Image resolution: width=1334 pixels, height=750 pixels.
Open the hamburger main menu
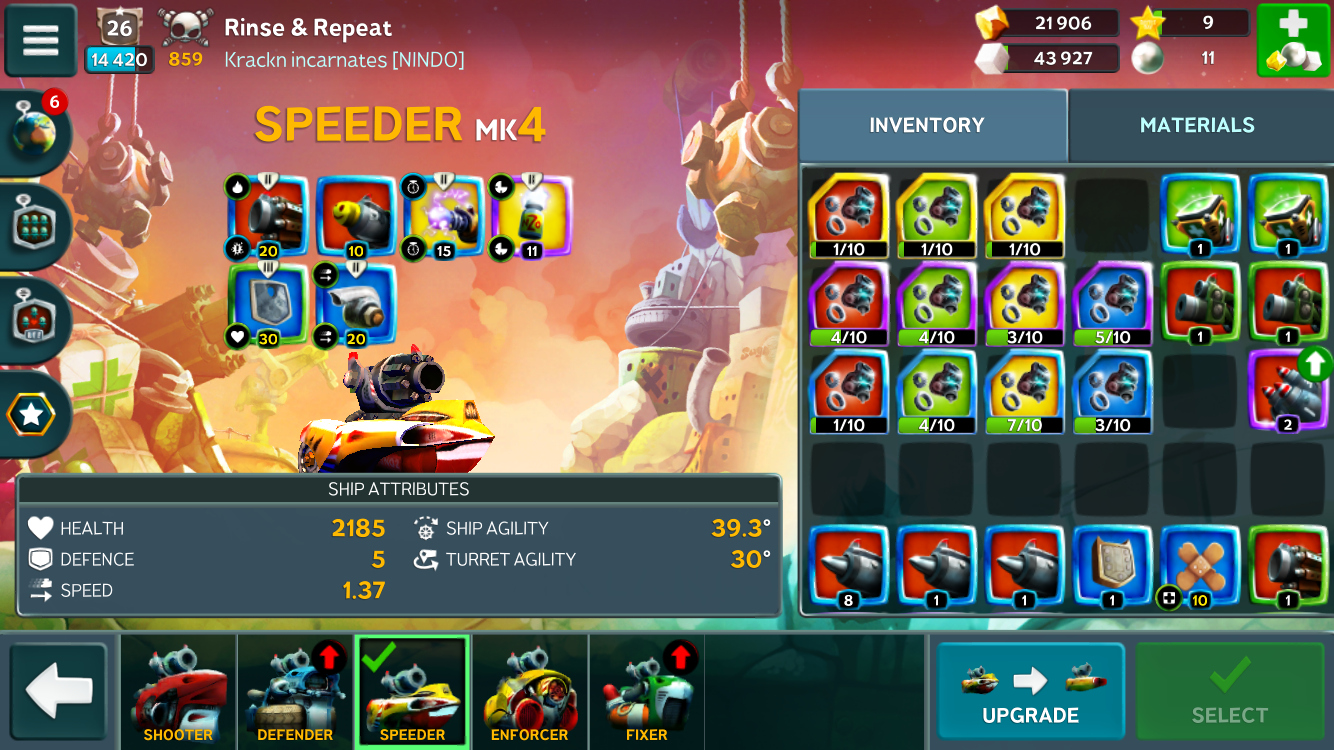click(41, 40)
